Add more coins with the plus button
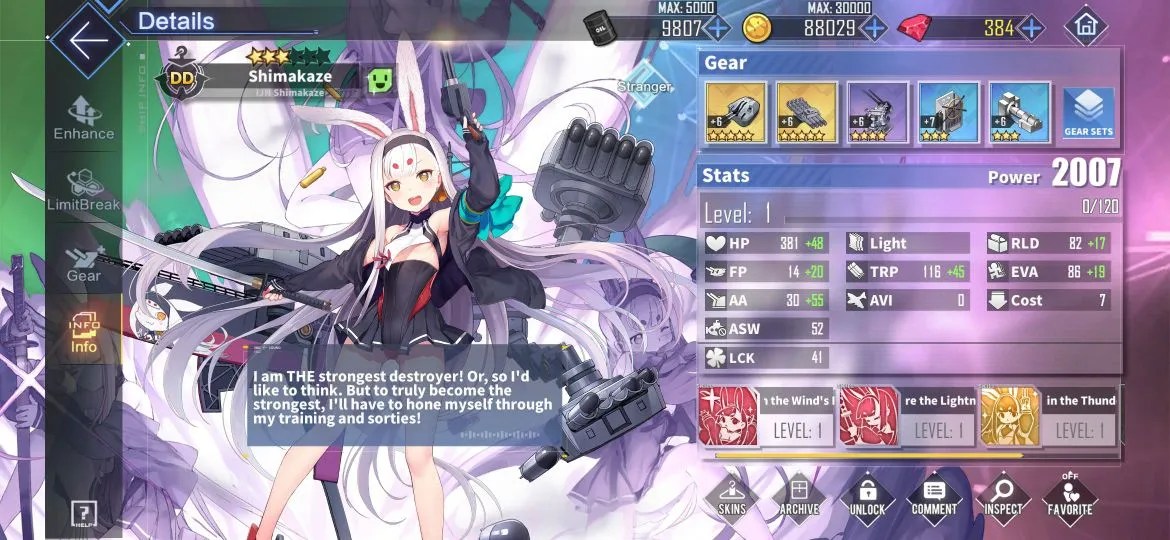This screenshot has height=540, width=1170. (x=874, y=28)
